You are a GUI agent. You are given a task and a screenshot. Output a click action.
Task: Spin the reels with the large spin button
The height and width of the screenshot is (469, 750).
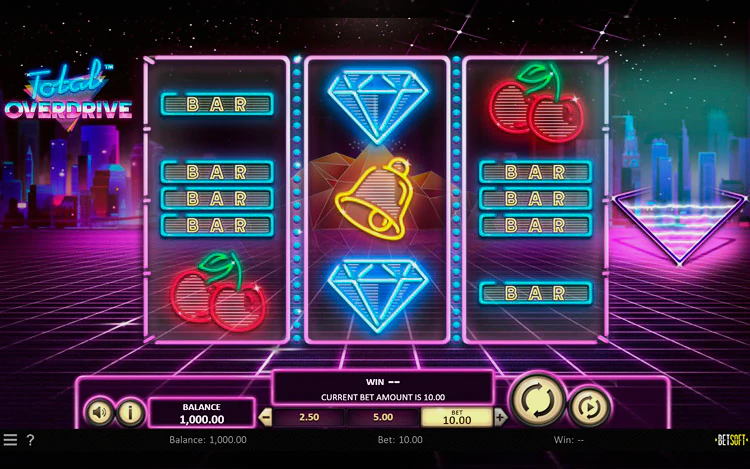538,401
